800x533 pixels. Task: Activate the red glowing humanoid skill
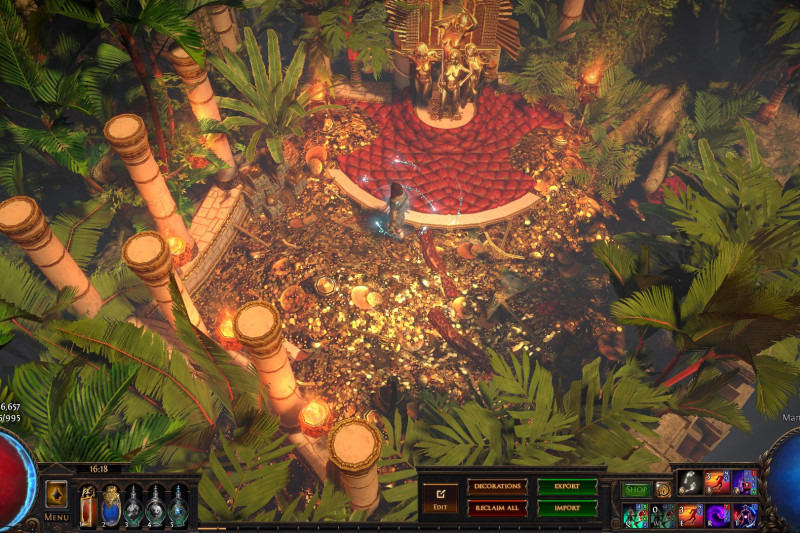point(745,516)
